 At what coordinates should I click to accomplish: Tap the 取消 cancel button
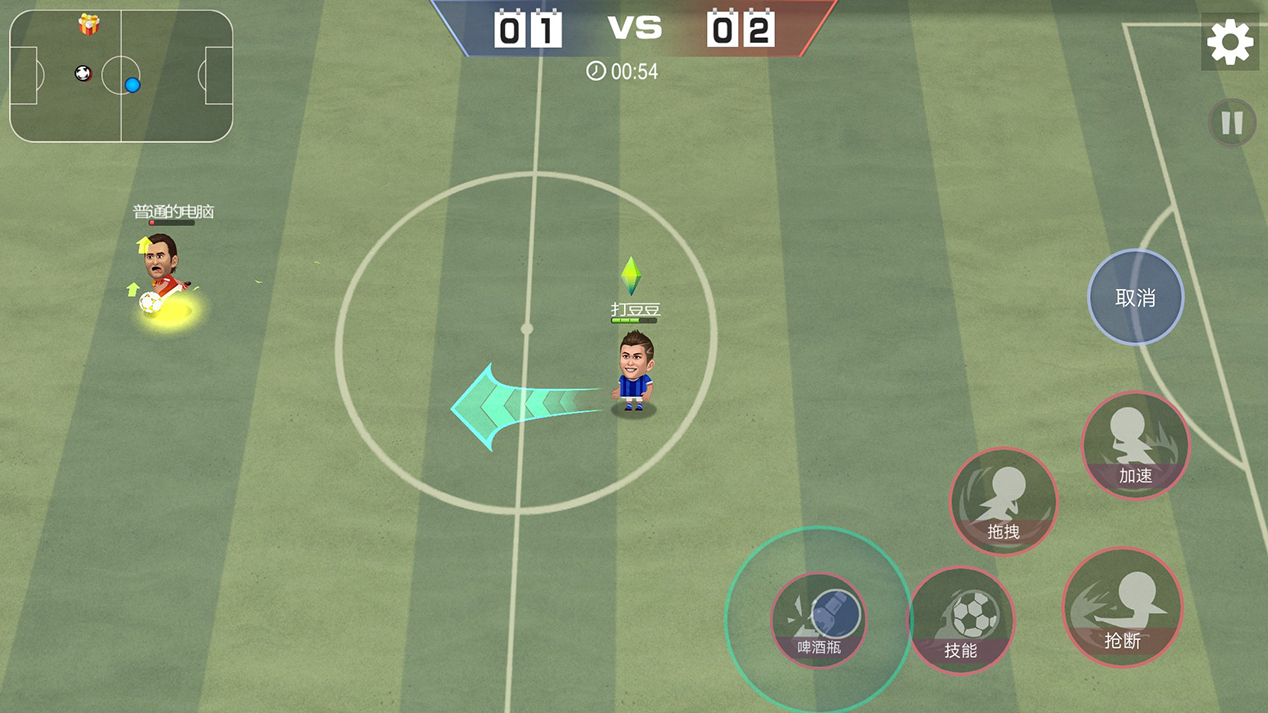(1135, 297)
